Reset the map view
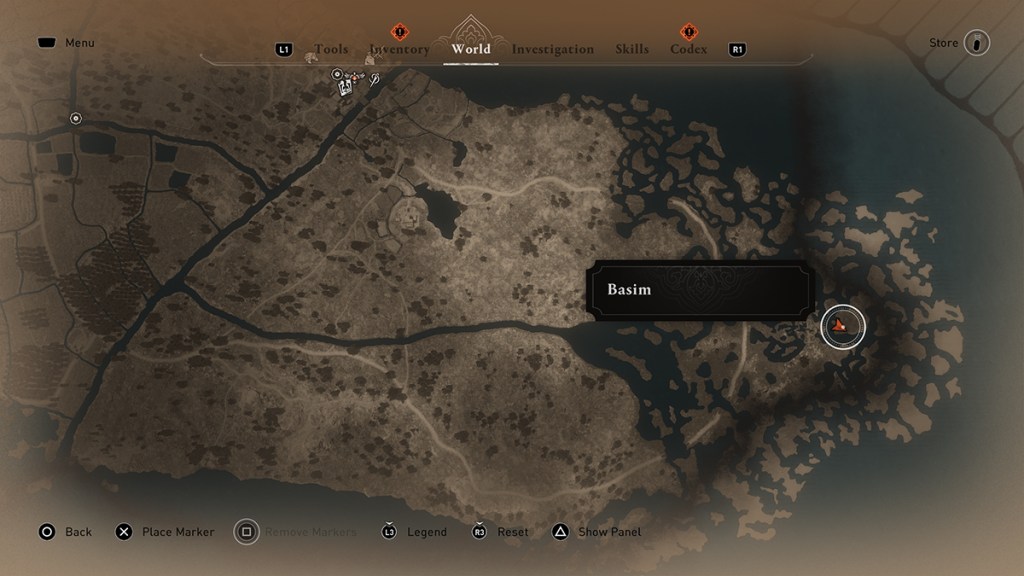 click(x=500, y=532)
